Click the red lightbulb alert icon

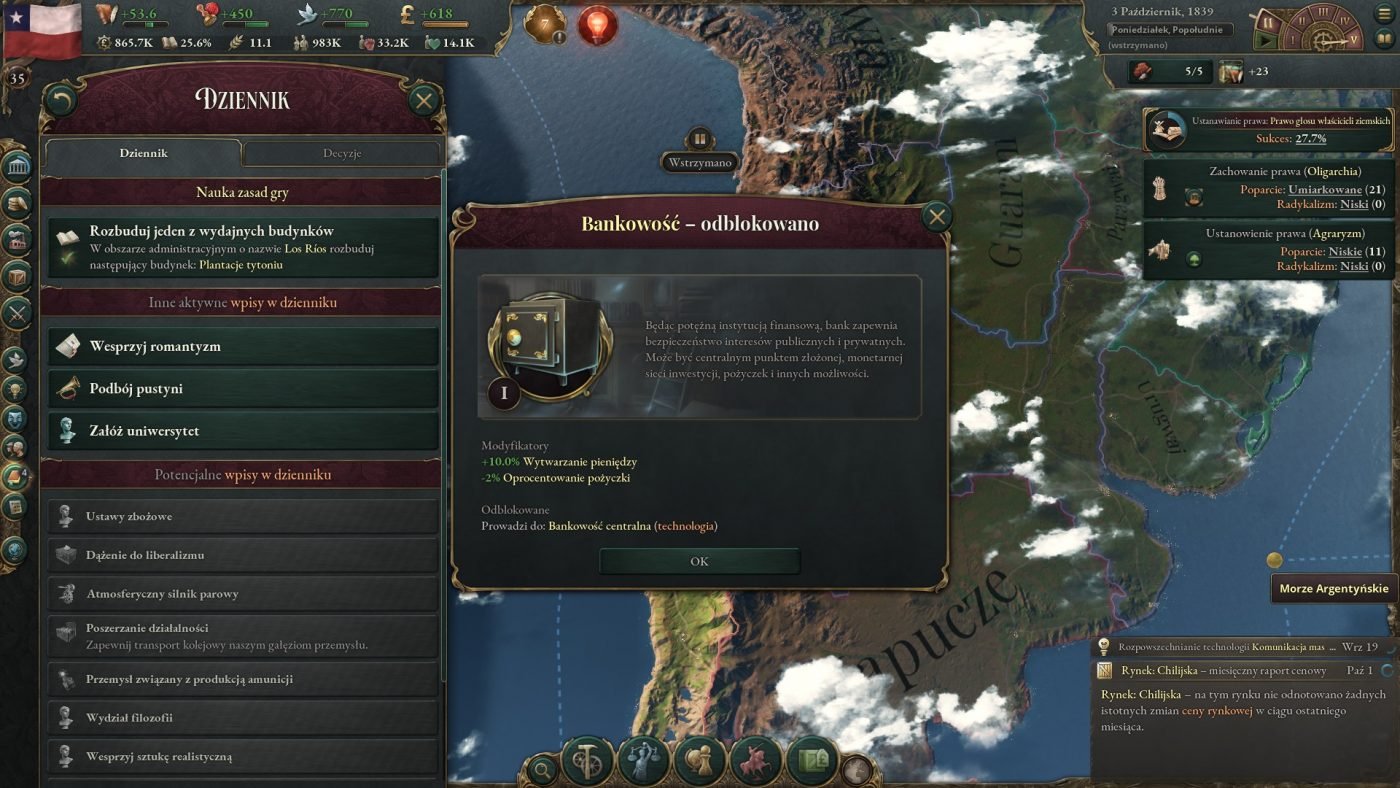[x=598, y=25]
